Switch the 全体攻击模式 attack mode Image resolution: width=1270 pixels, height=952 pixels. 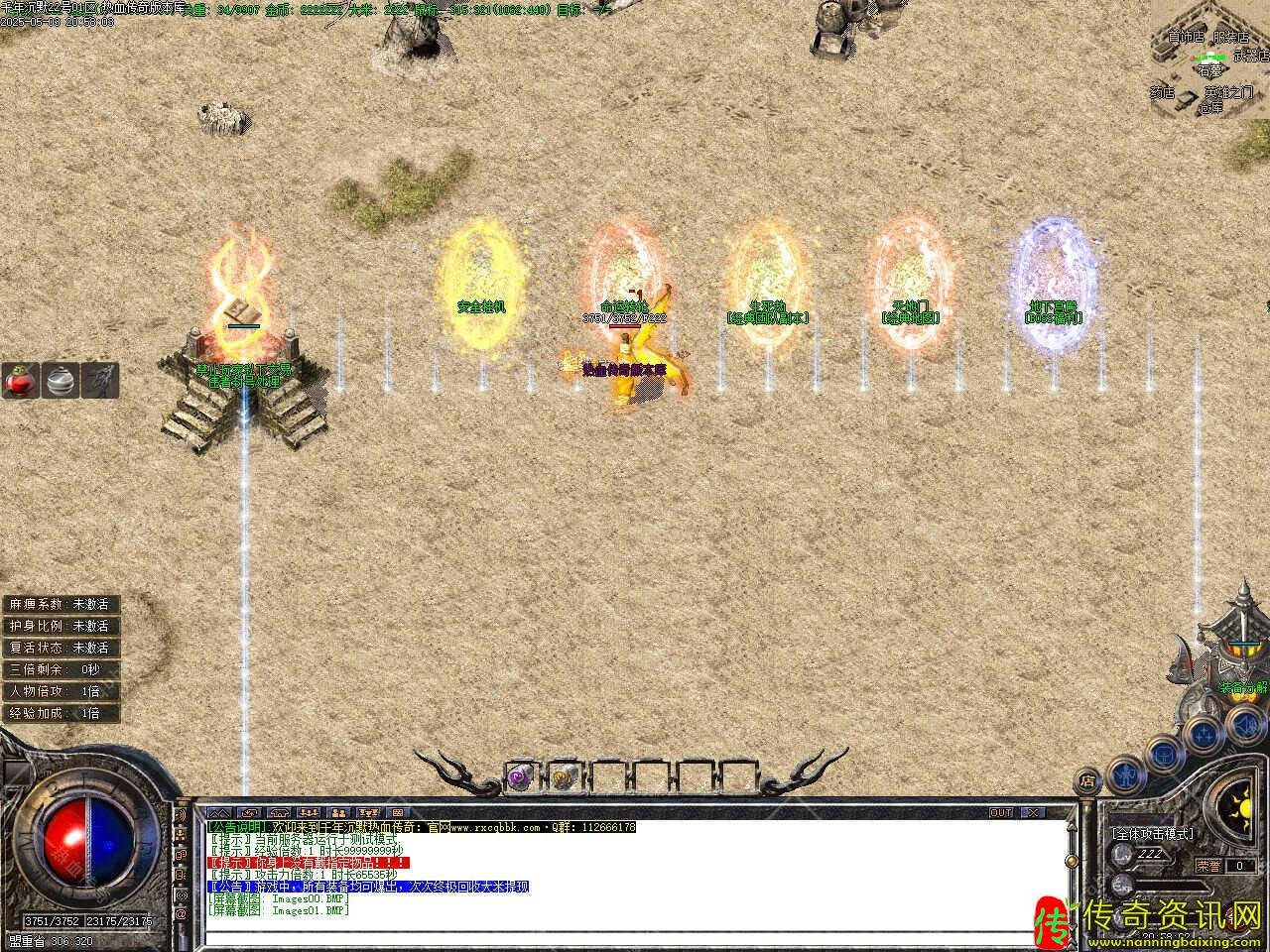[1152, 834]
